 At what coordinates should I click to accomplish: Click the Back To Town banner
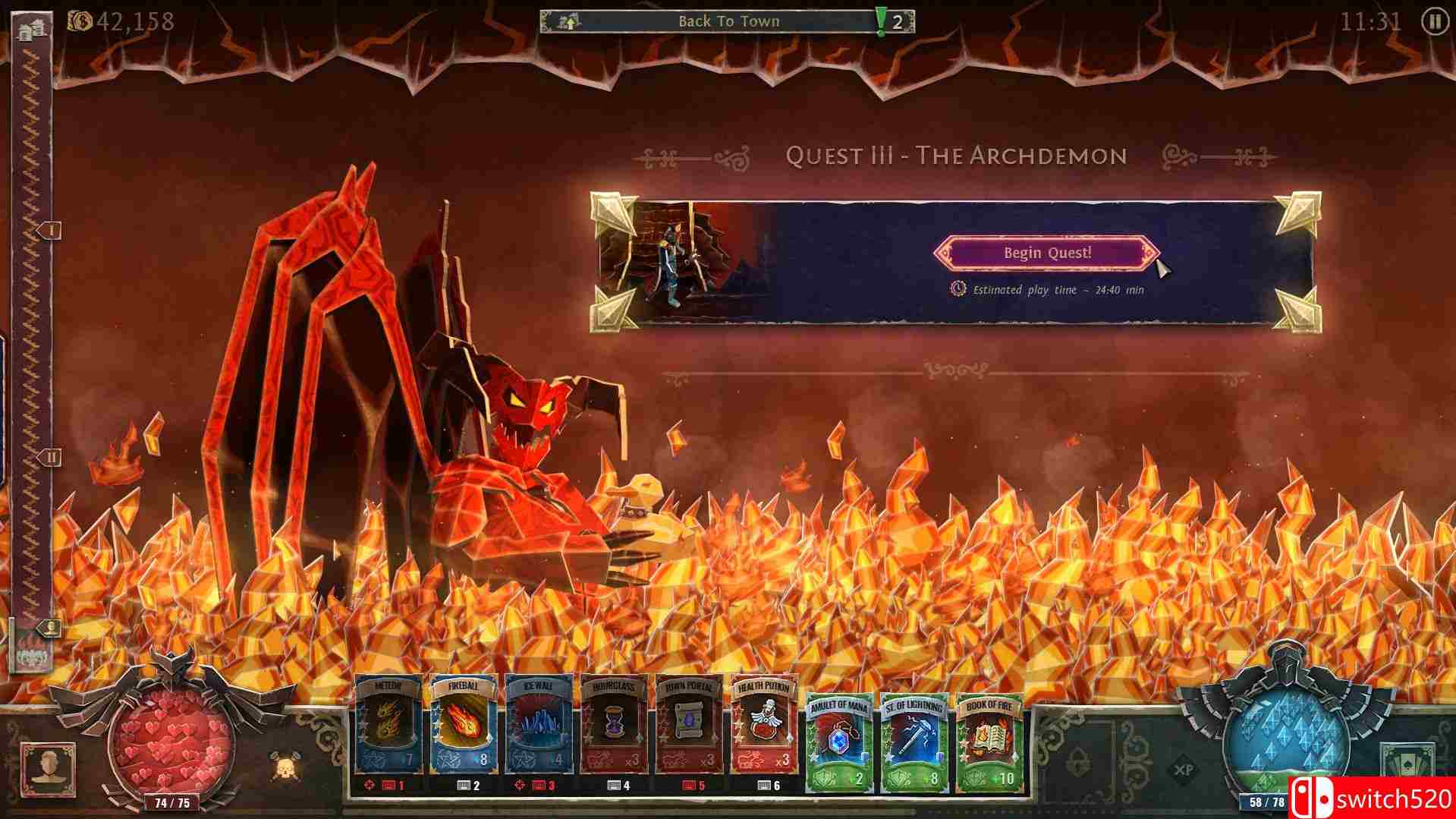730,20
